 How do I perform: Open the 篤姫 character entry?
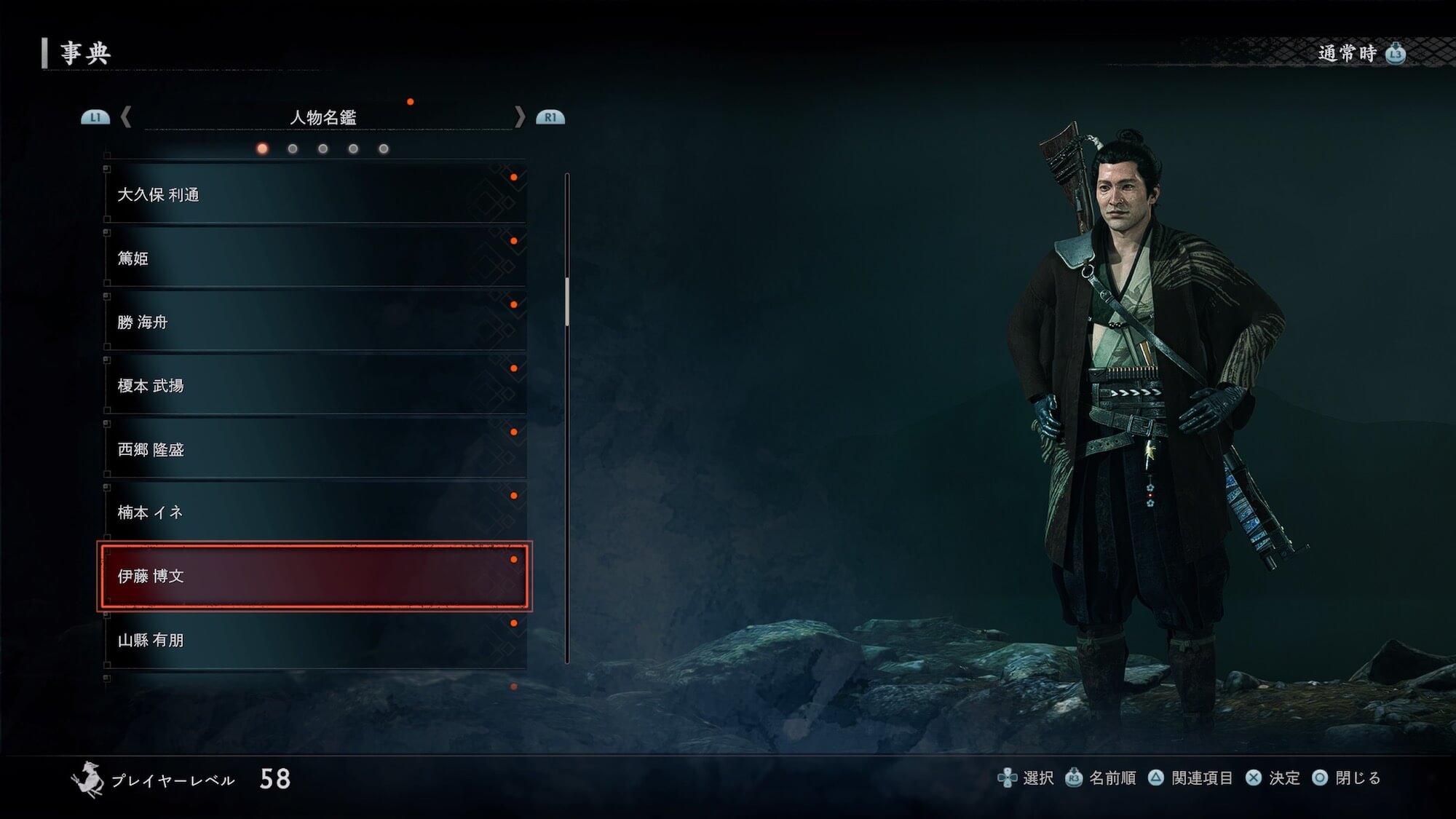tap(314, 258)
